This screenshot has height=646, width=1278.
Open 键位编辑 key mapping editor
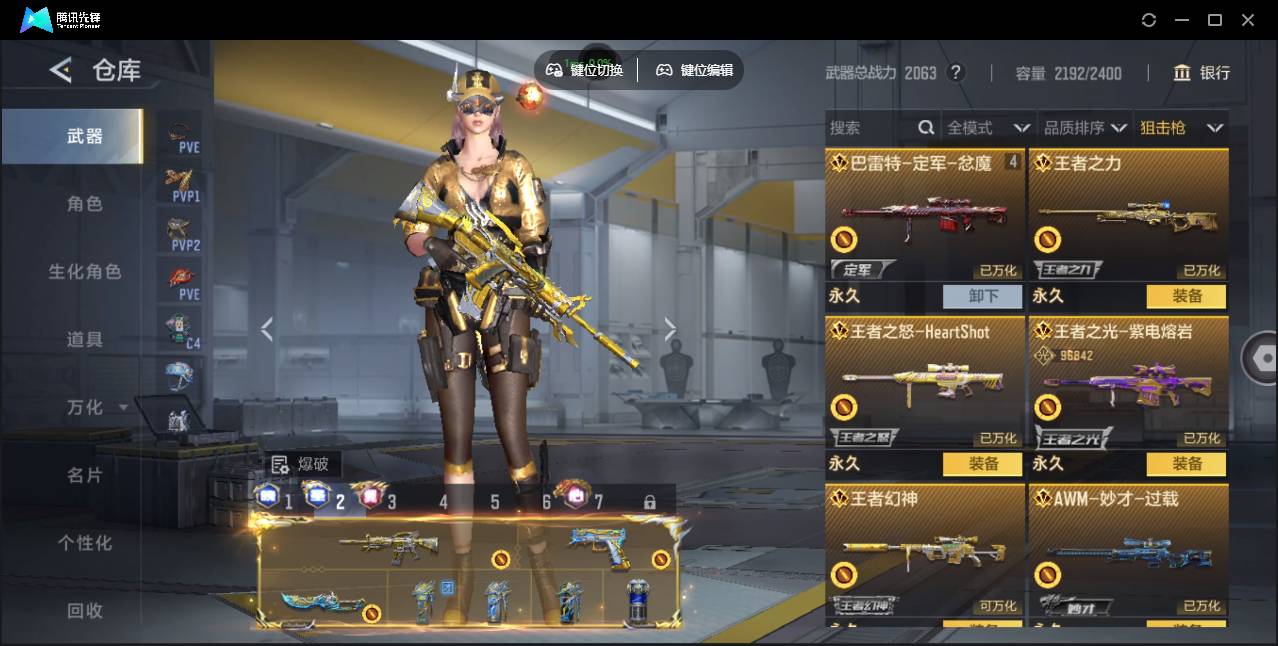[695, 70]
